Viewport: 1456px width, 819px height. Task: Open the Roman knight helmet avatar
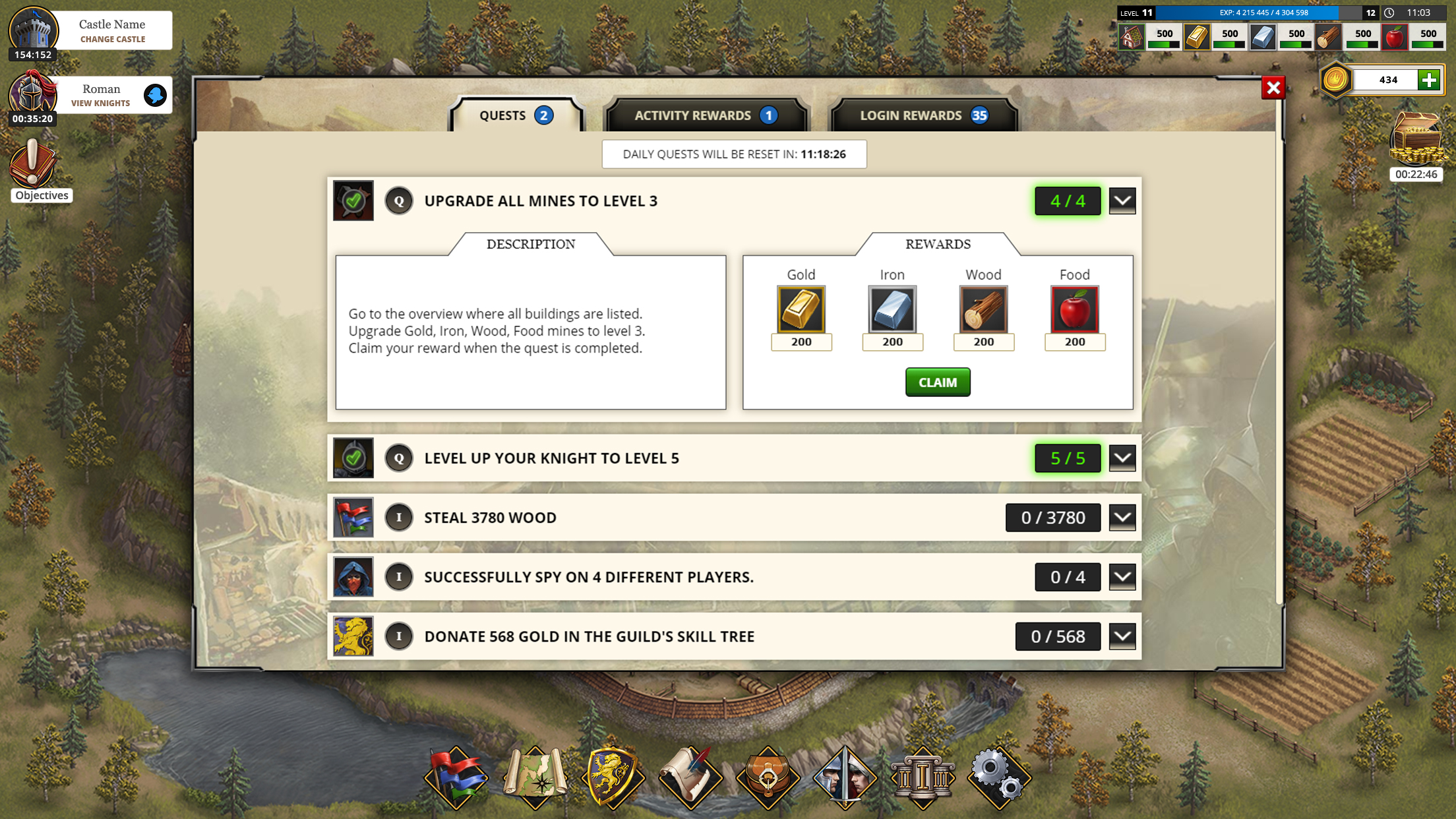(32, 94)
